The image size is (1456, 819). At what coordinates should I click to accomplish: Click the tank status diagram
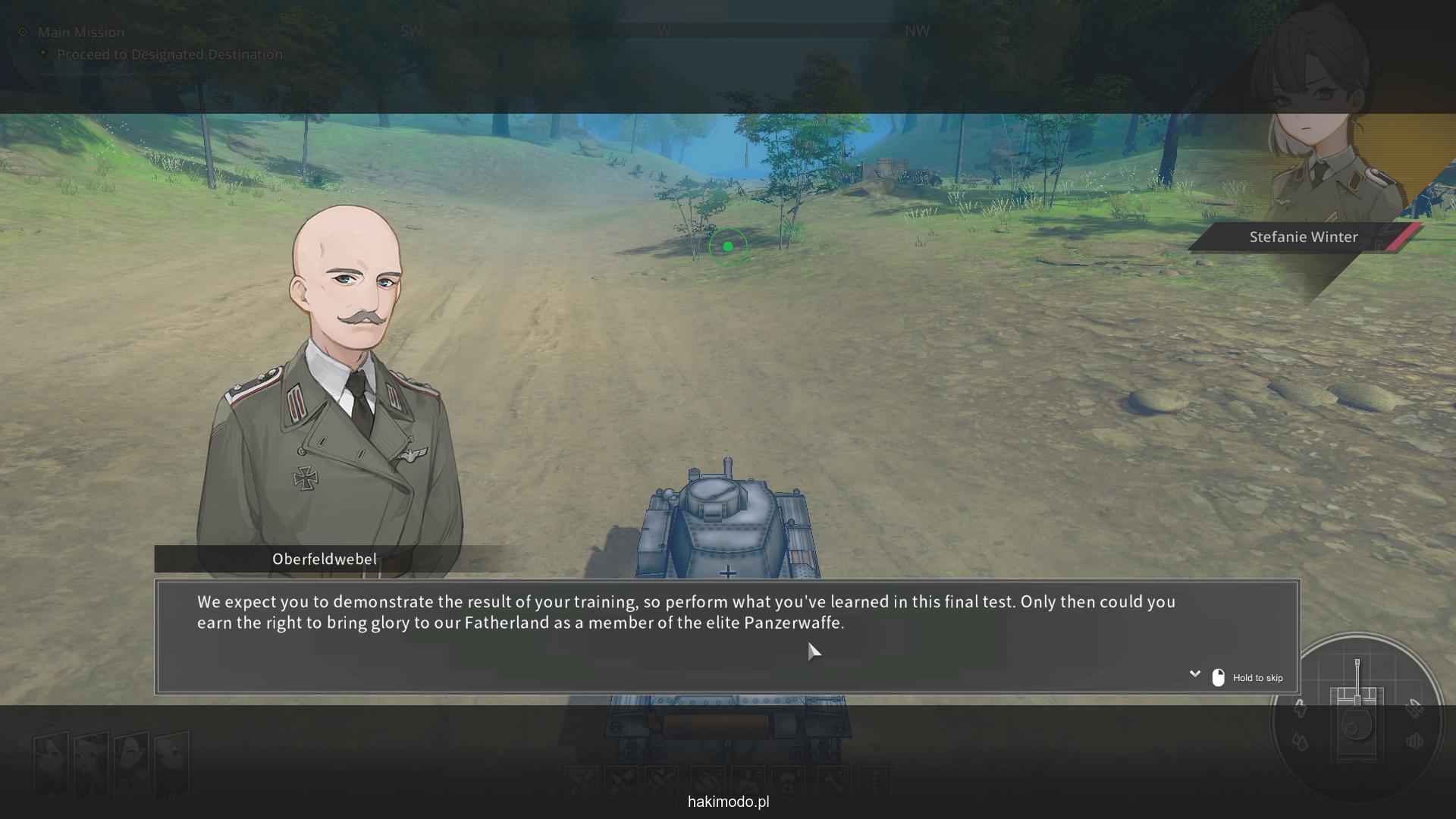[1357, 717]
